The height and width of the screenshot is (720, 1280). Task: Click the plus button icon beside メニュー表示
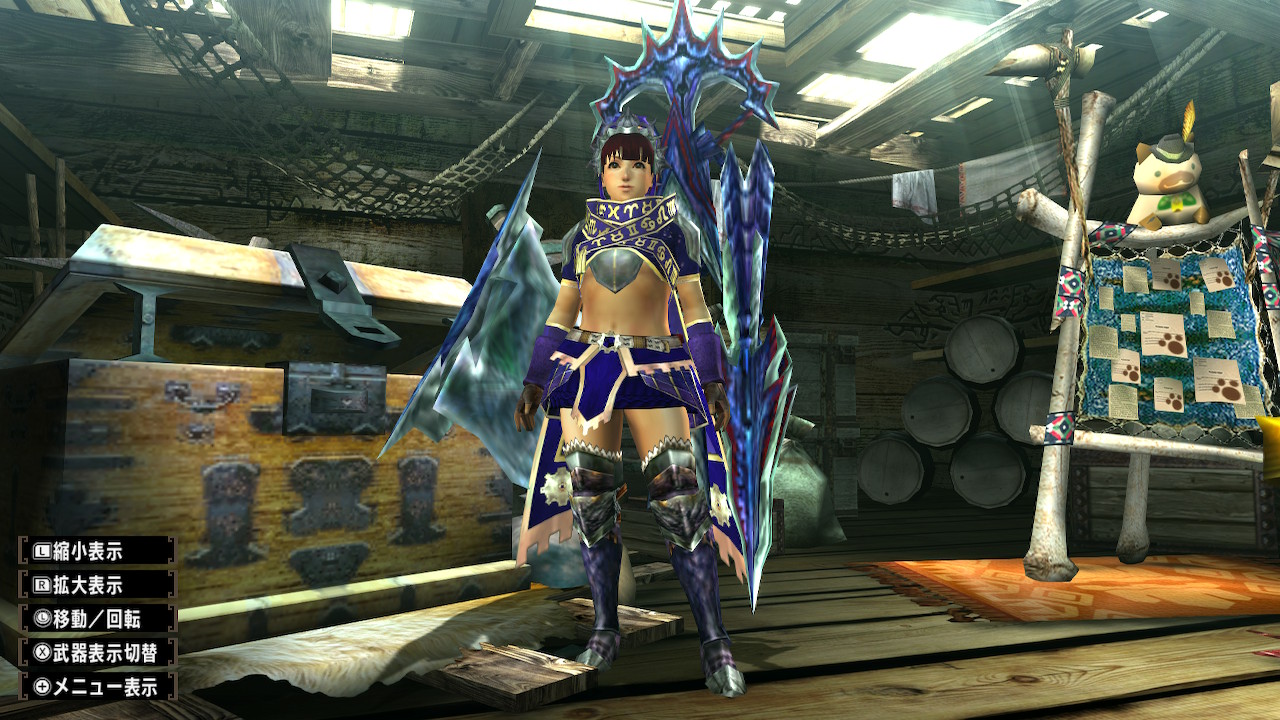(x=42, y=684)
